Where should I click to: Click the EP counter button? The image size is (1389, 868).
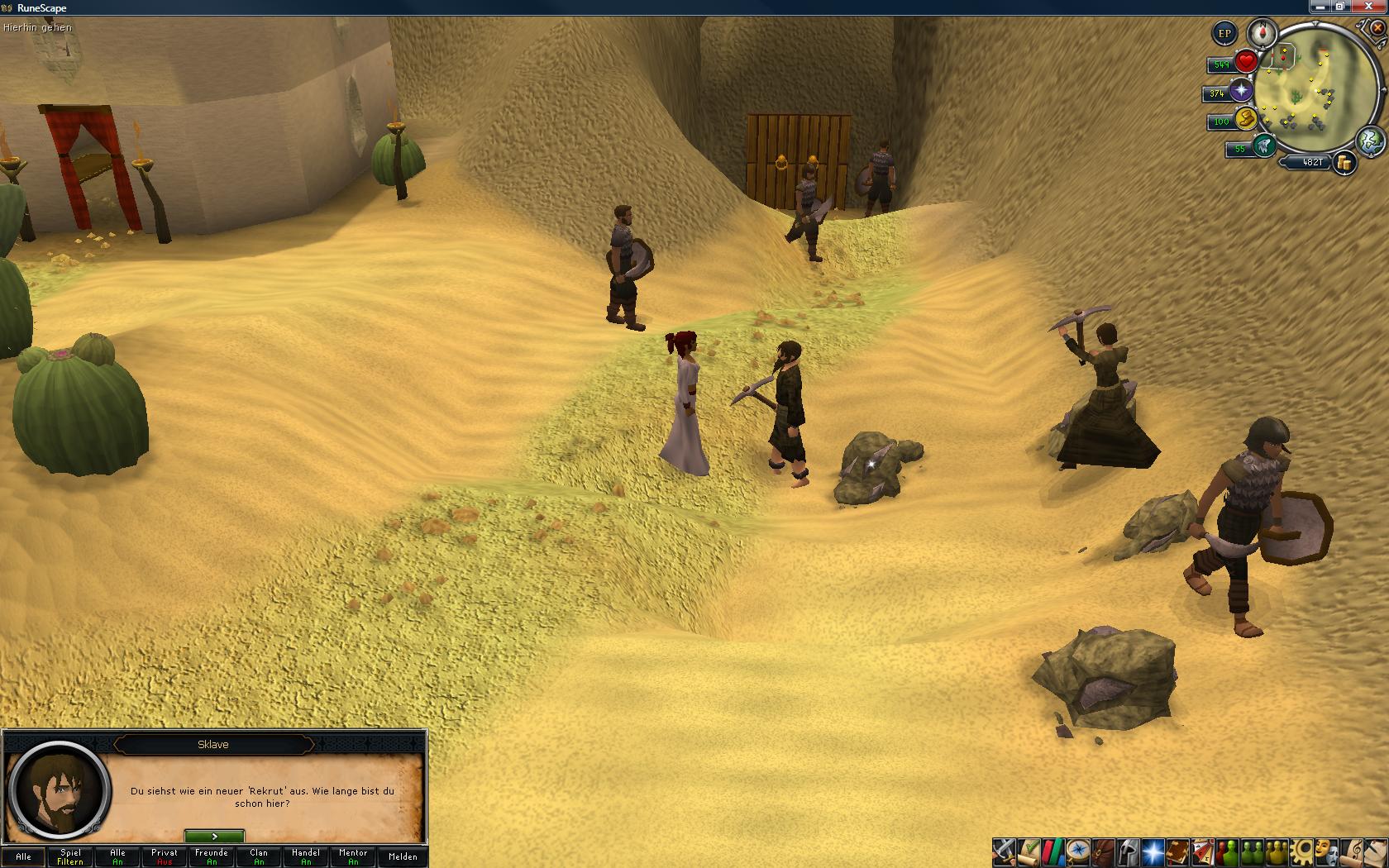[1224, 34]
